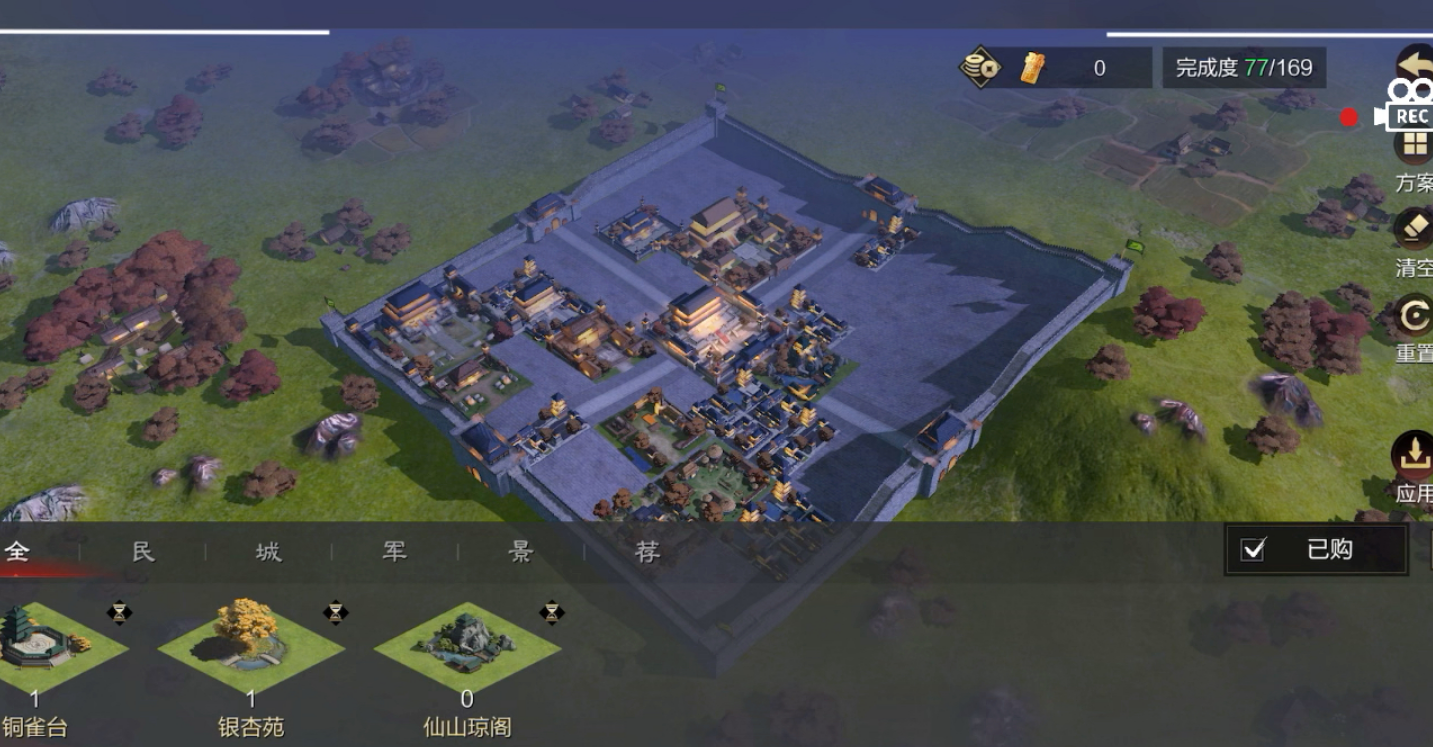Viewport: 1433px width, 747px height.
Task: Clear the layout with 清空
Action: tap(1414, 230)
